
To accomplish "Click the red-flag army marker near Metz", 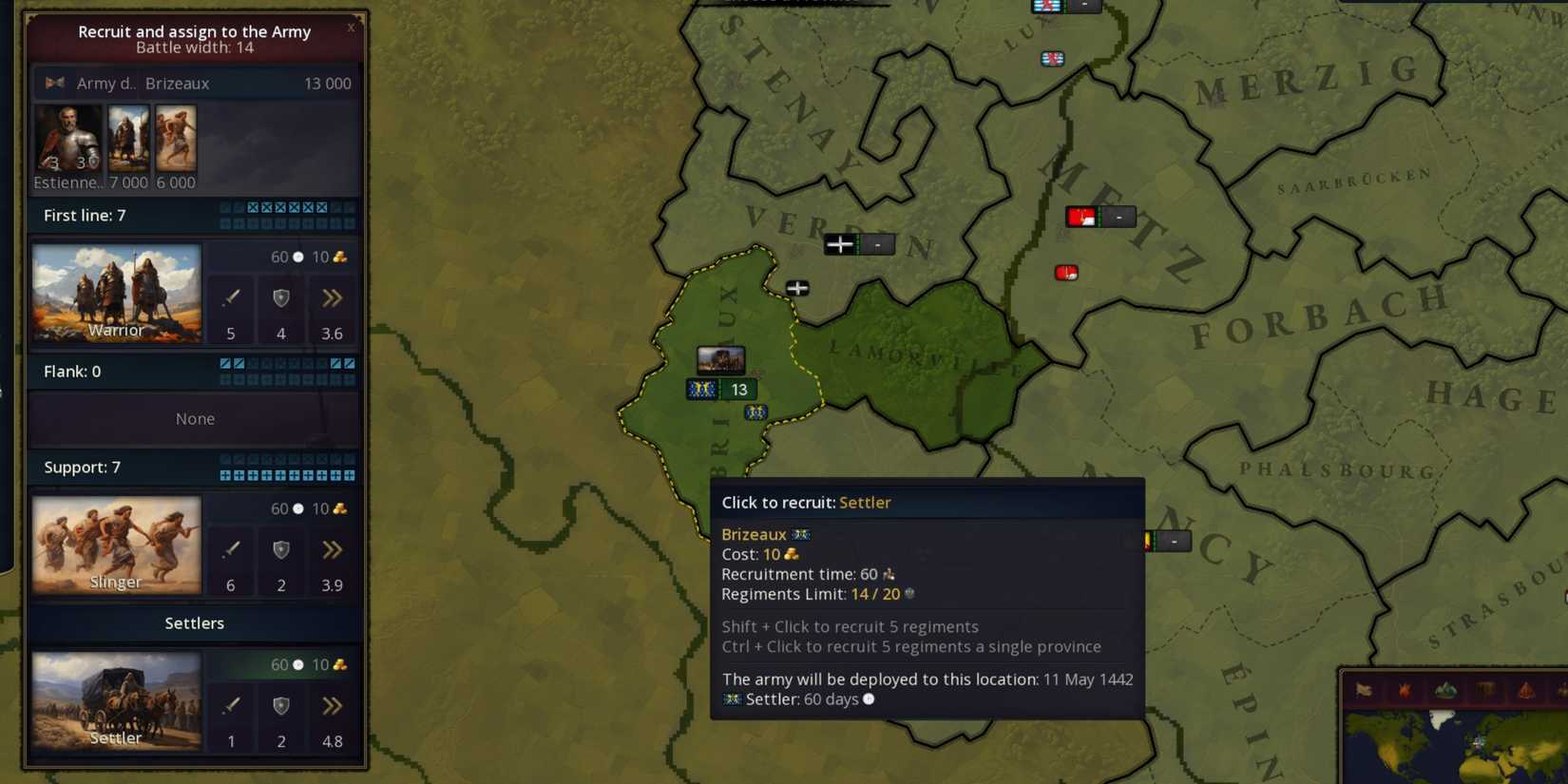I will click(1080, 217).
